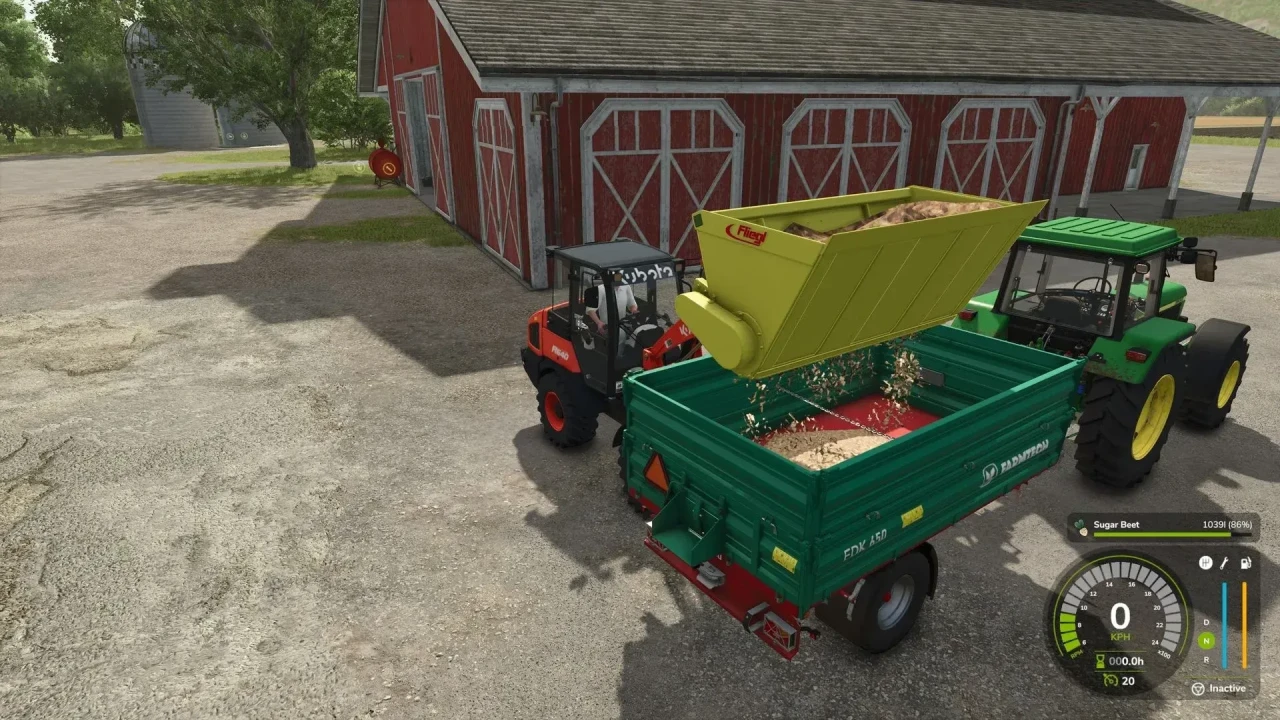1280x720 pixels.
Task: Toggle the Drive gear indicator D
Action: pos(1206,623)
